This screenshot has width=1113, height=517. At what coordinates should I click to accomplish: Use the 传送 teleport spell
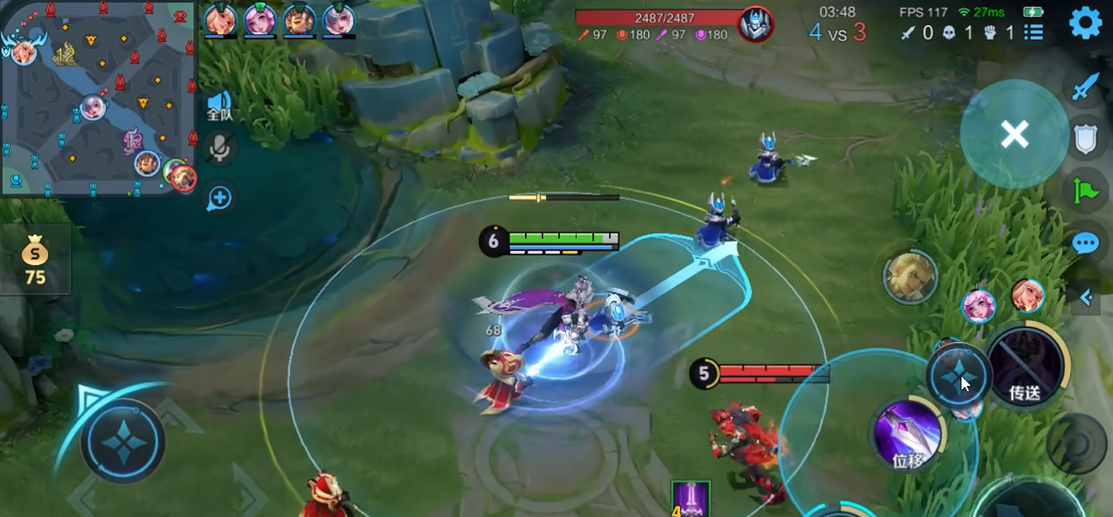(1025, 367)
